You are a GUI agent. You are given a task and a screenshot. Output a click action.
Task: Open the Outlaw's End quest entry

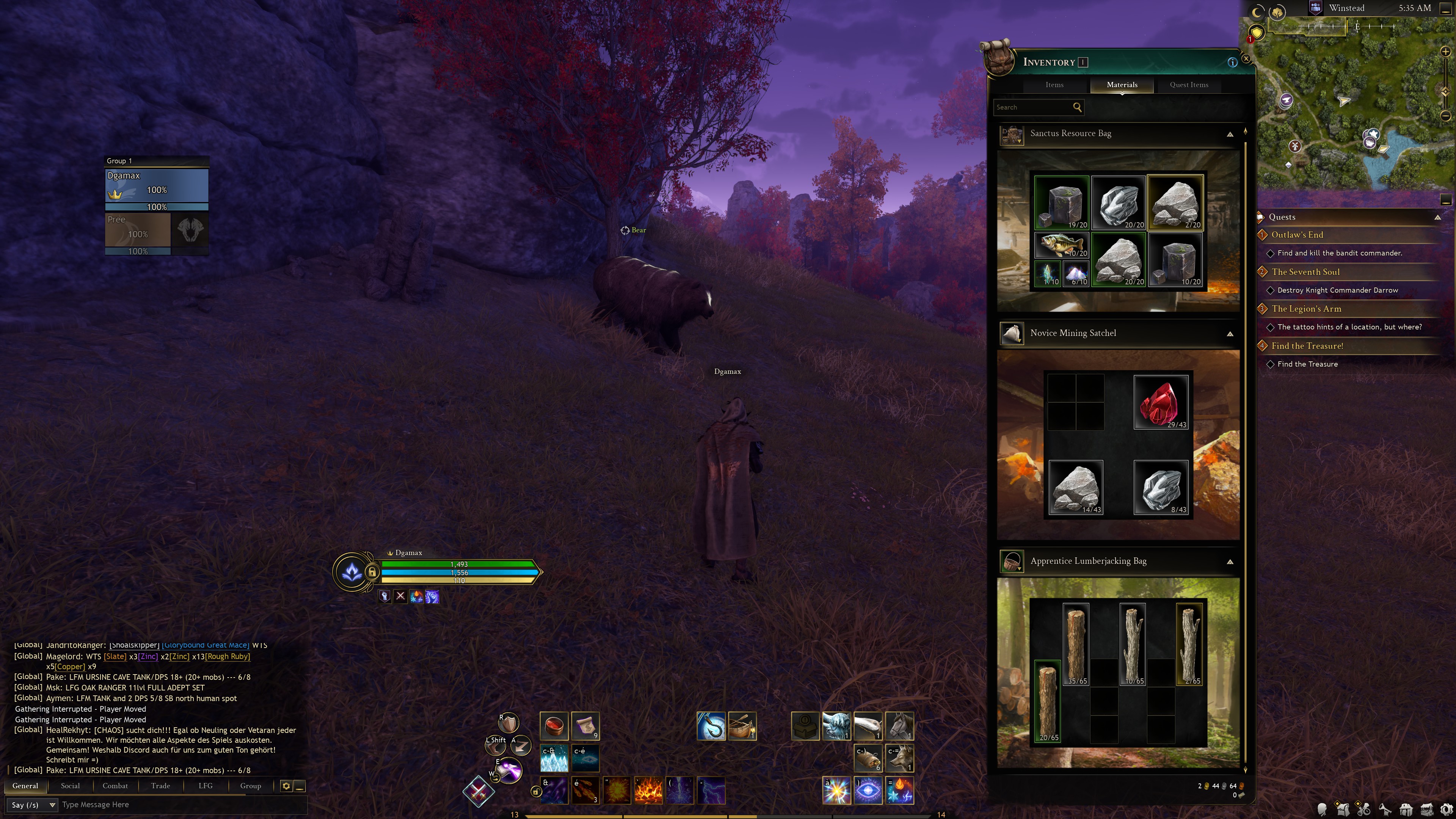pos(1297,235)
